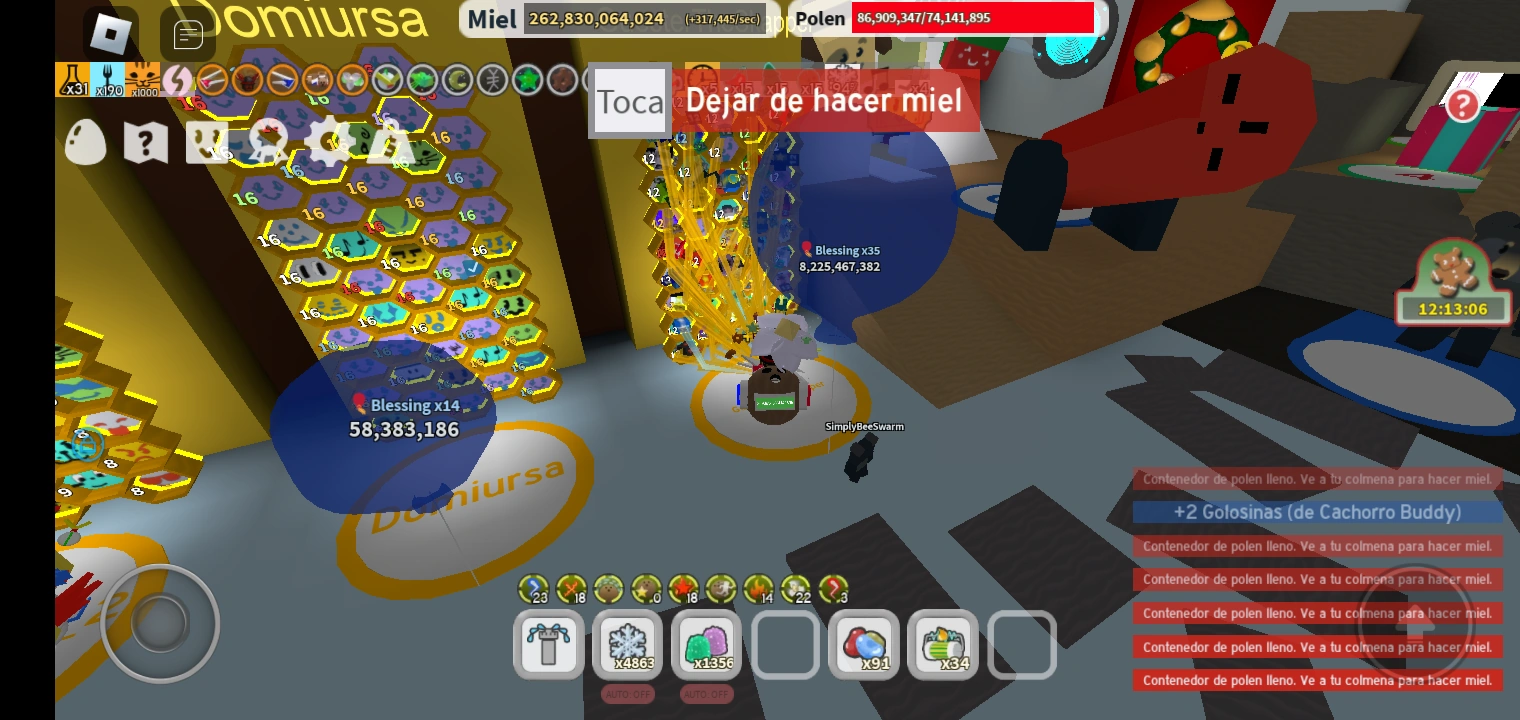Click the x1000 melody buff icon
The height and width of the screenshot is (720, 1520).
pos(143,78)
